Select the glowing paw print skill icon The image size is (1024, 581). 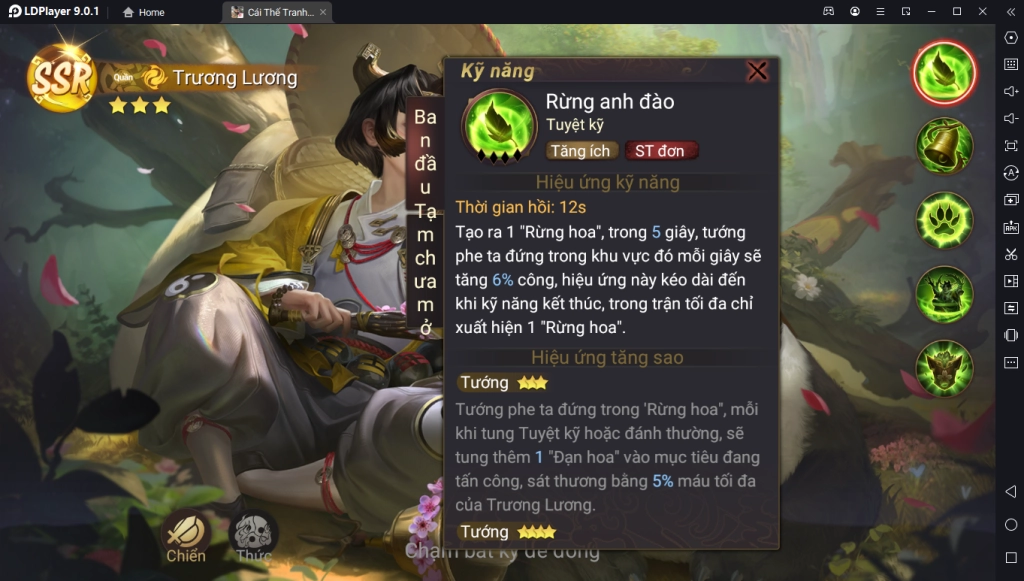944,220
